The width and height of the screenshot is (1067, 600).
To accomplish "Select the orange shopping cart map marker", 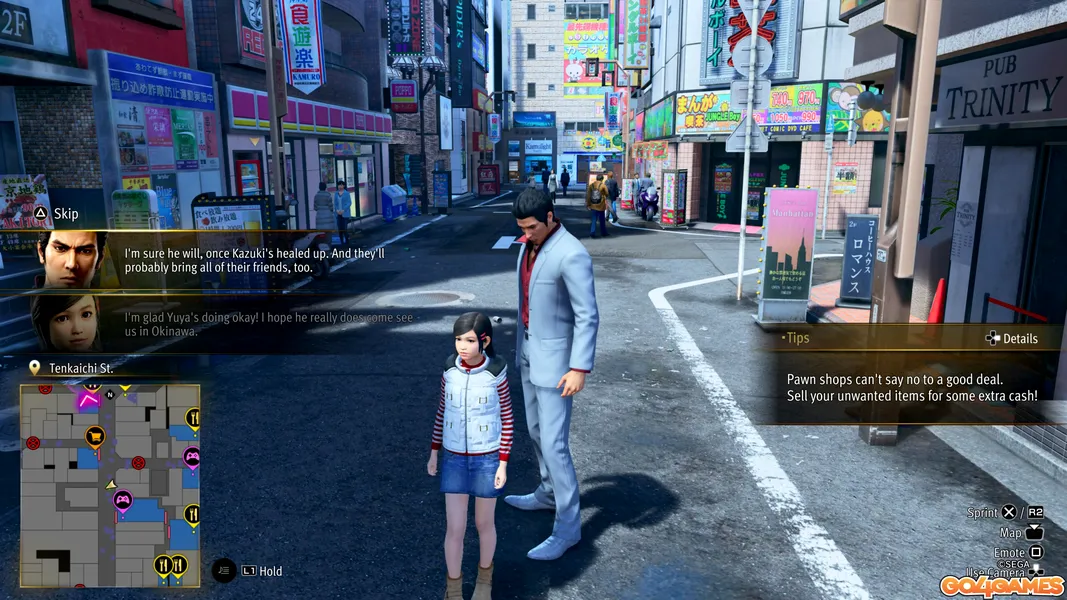I will click(95, 435).
